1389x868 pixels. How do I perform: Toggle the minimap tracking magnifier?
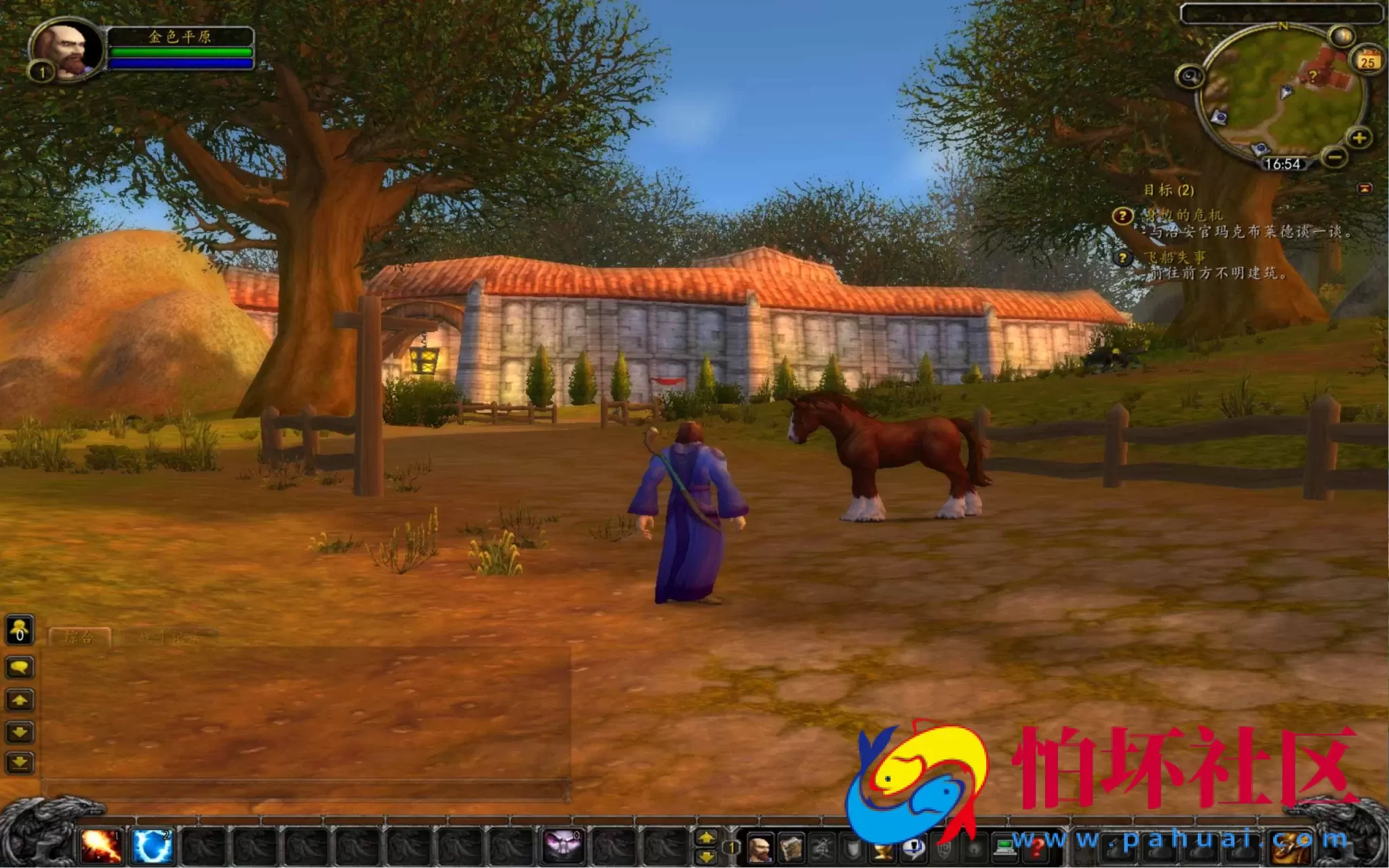click(1190, 77)
